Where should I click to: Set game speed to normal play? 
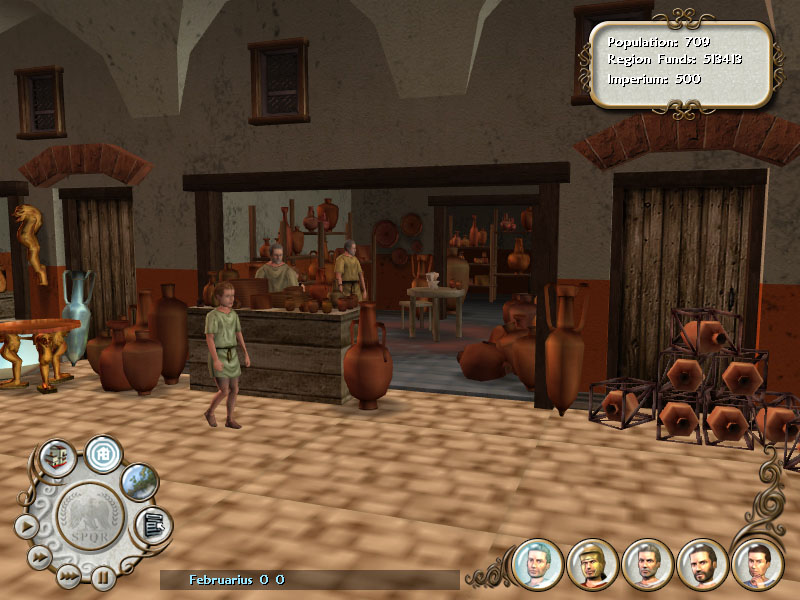(25, 524)
